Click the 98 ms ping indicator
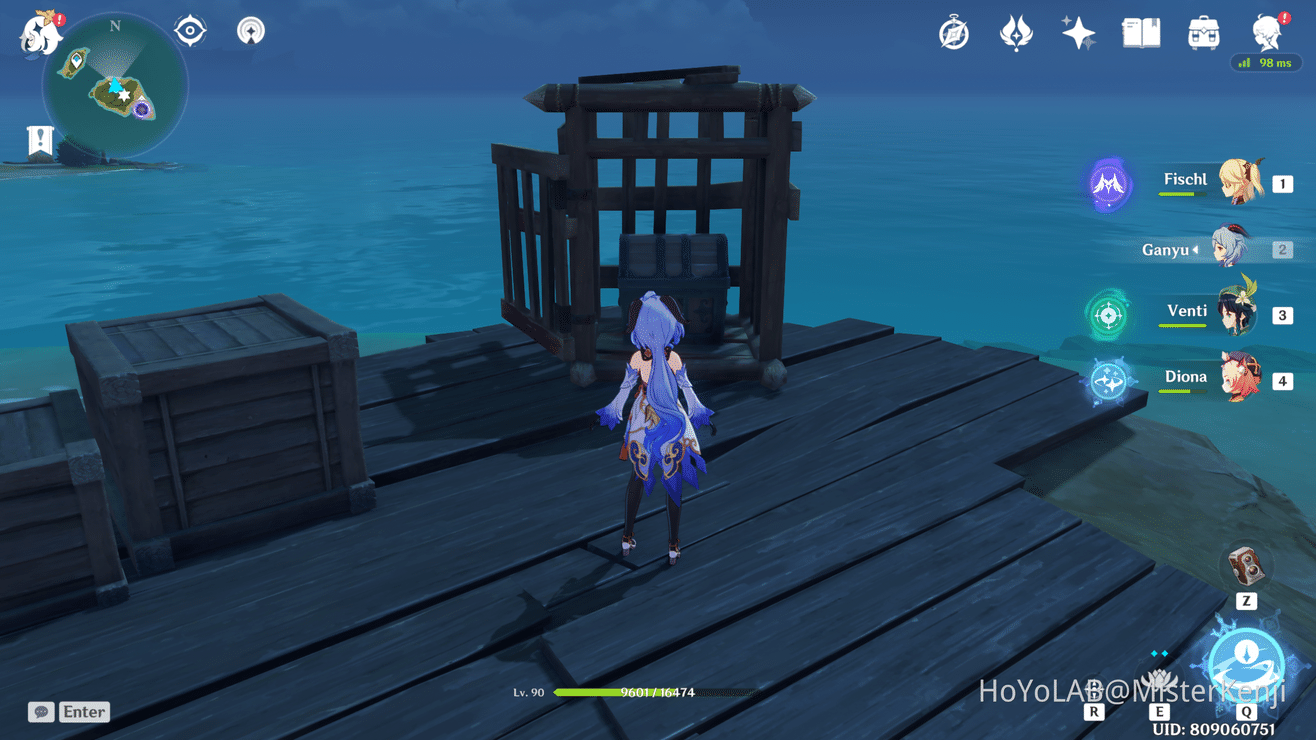This screenshot has width=1316, height=740. tap(1266, 61)
